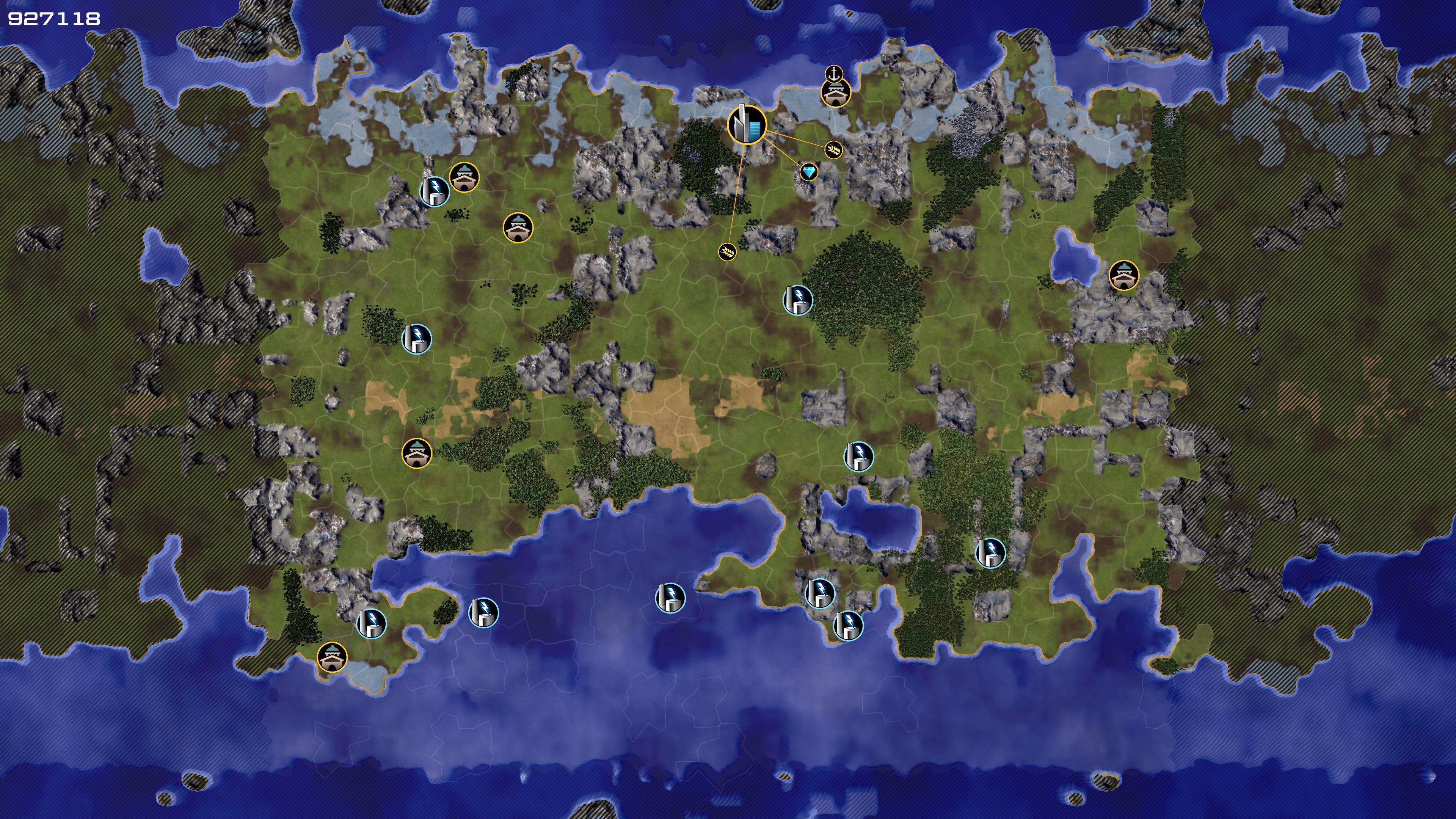The width and height of the screenshot is (1456, 819).
Task: Select the blue diamond resource marker
Action: [809, 172]
